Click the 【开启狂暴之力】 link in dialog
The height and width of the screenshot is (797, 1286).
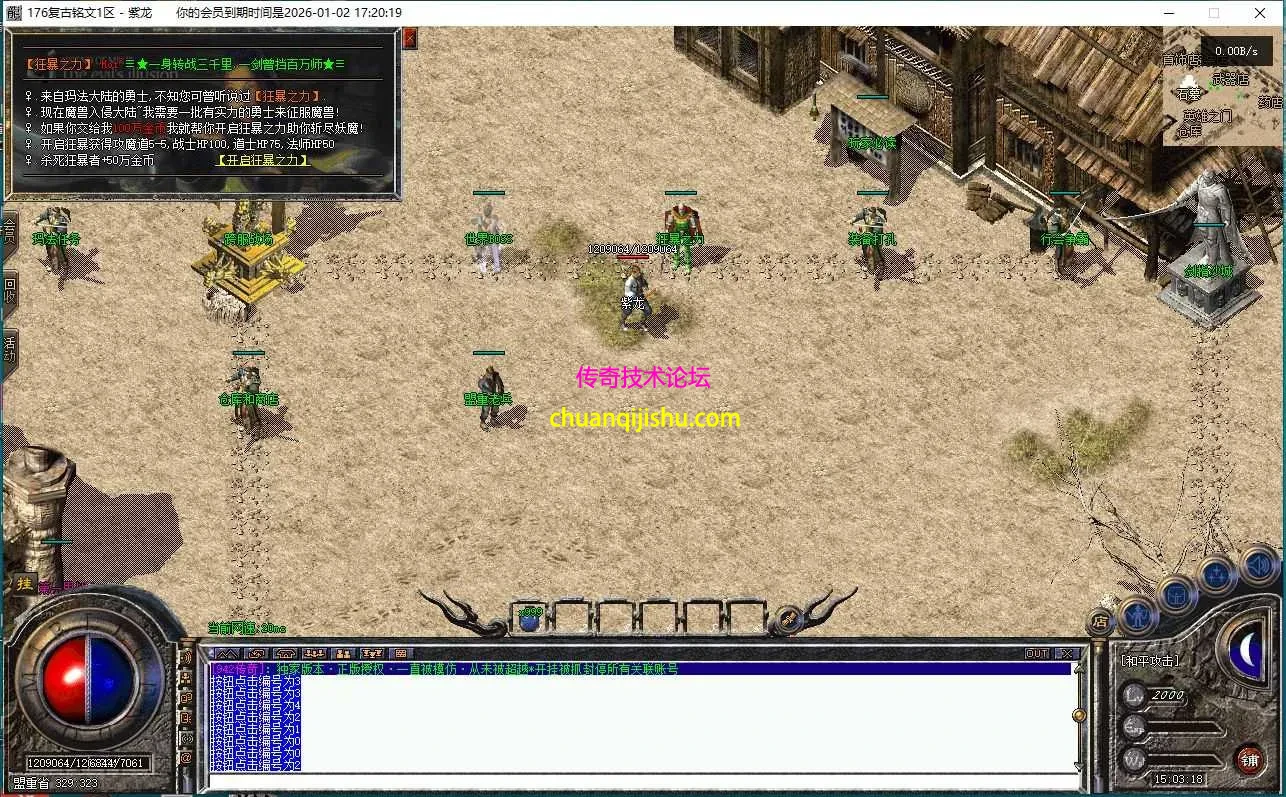(262, 159)
